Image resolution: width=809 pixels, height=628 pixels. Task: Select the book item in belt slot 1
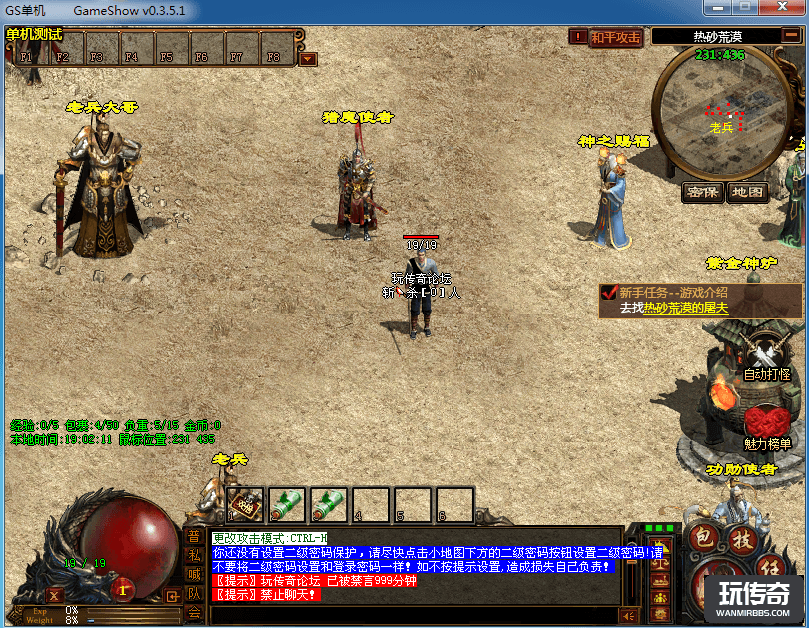(246, 503)
